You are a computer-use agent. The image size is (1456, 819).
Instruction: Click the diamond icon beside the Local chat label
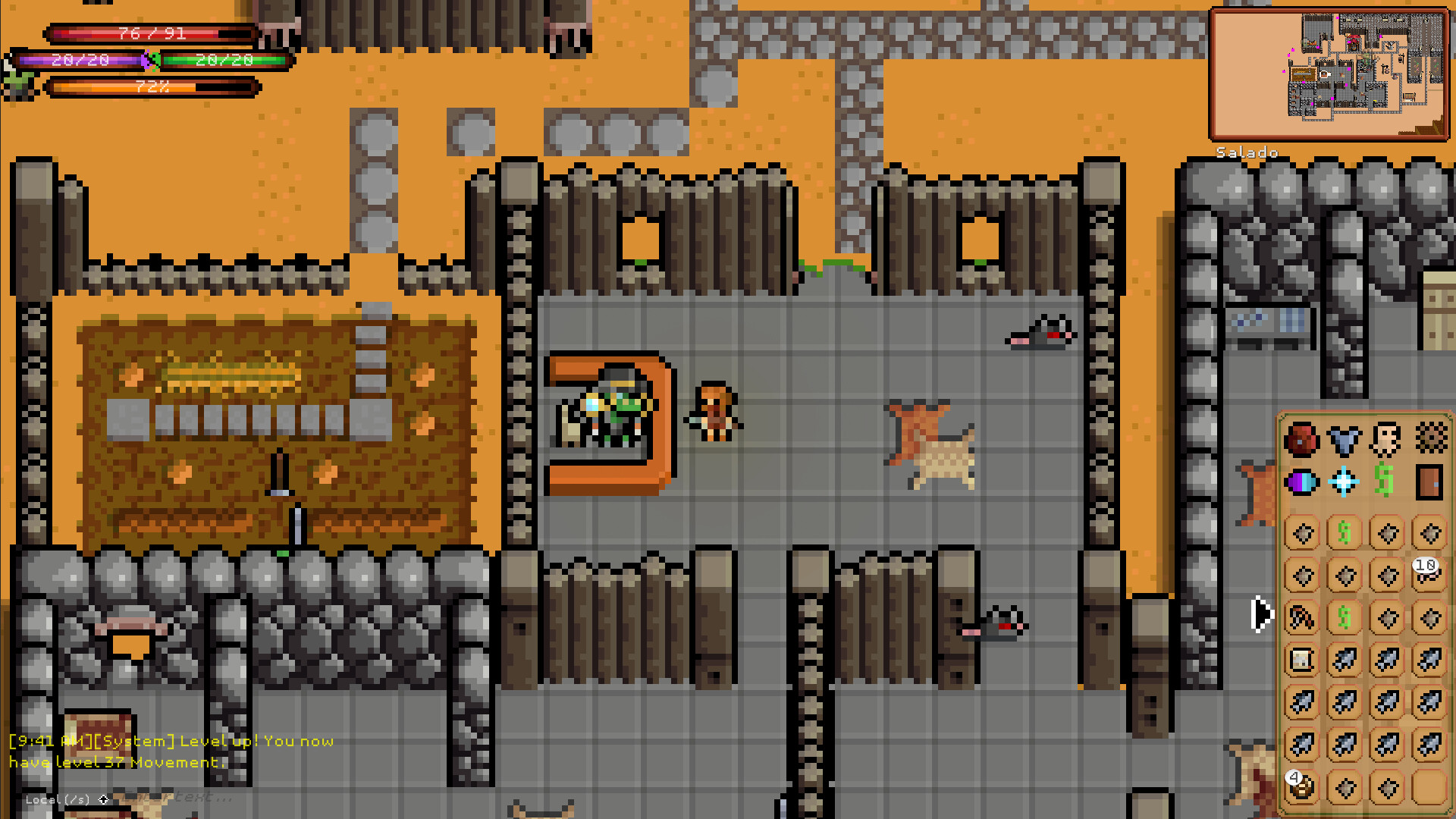click(103, 799)
